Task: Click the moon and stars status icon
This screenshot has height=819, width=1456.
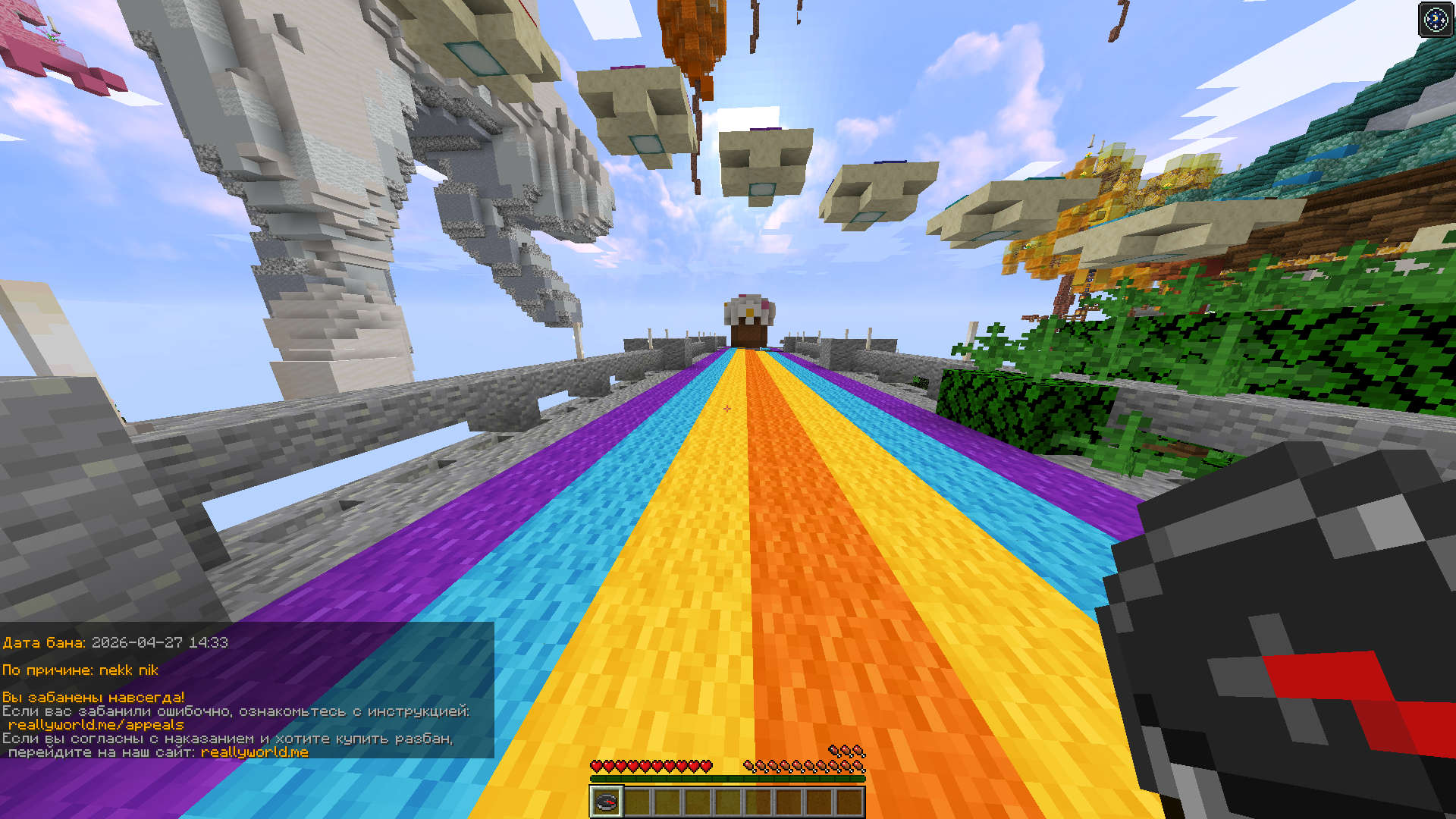Action: tap(1436, 19)
